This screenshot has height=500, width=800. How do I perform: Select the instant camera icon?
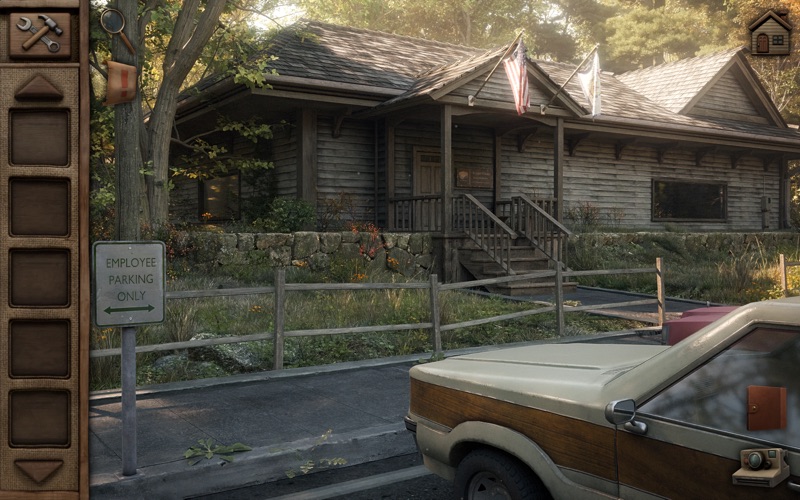click(760, 467)
